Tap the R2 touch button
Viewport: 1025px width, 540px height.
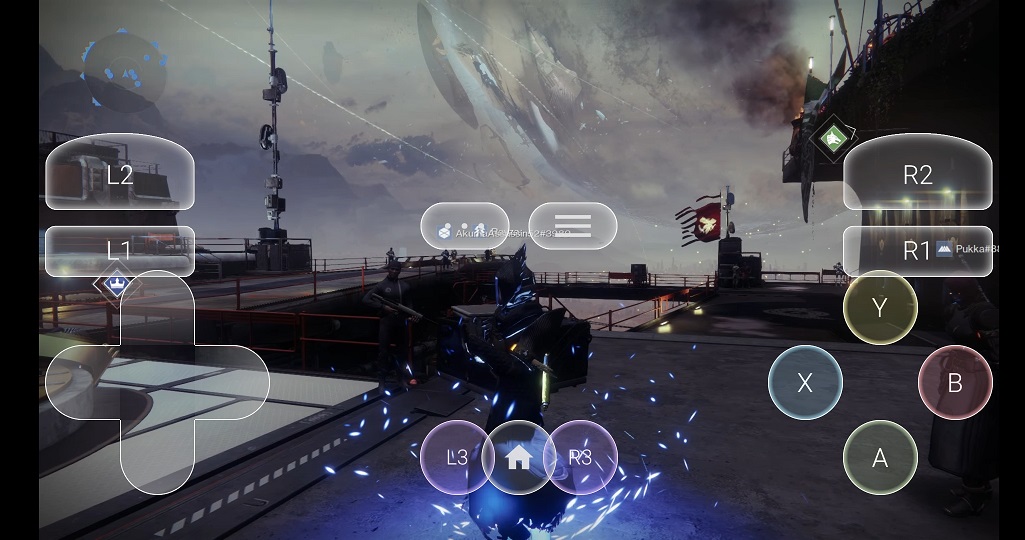click(917, 173)
